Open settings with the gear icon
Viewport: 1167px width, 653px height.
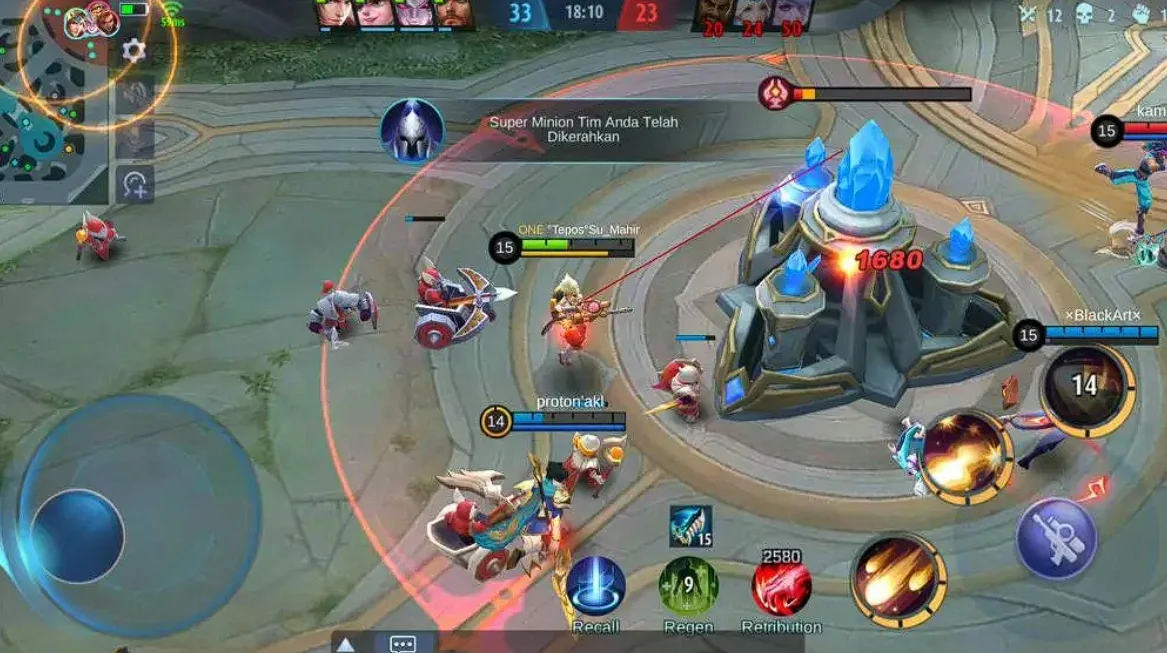pos(134,51)
